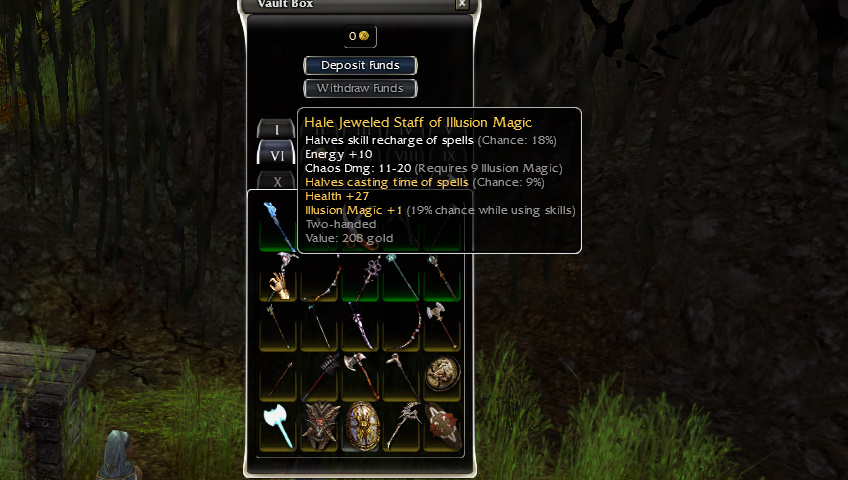848x480 pixels.
Task: Select the red and white shield
Action: [443, 427]
